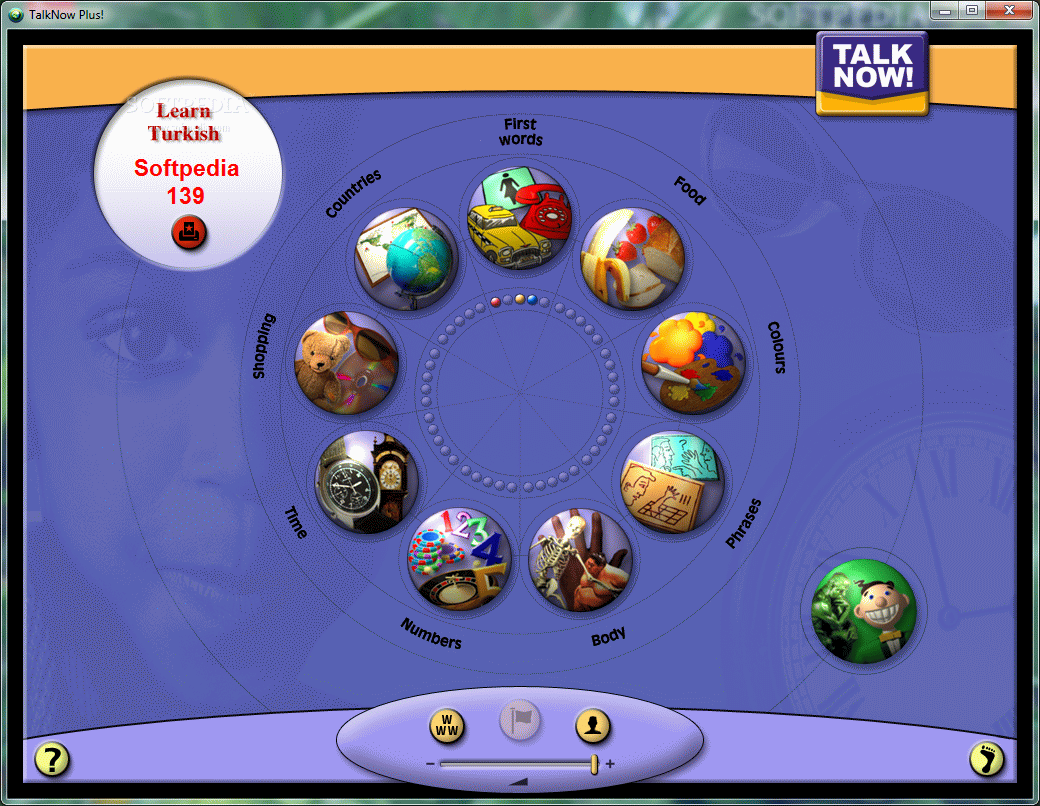Select the Food topic bubble
The width and height of the screenshot is (1040, 806).
(x=632, y=260)
